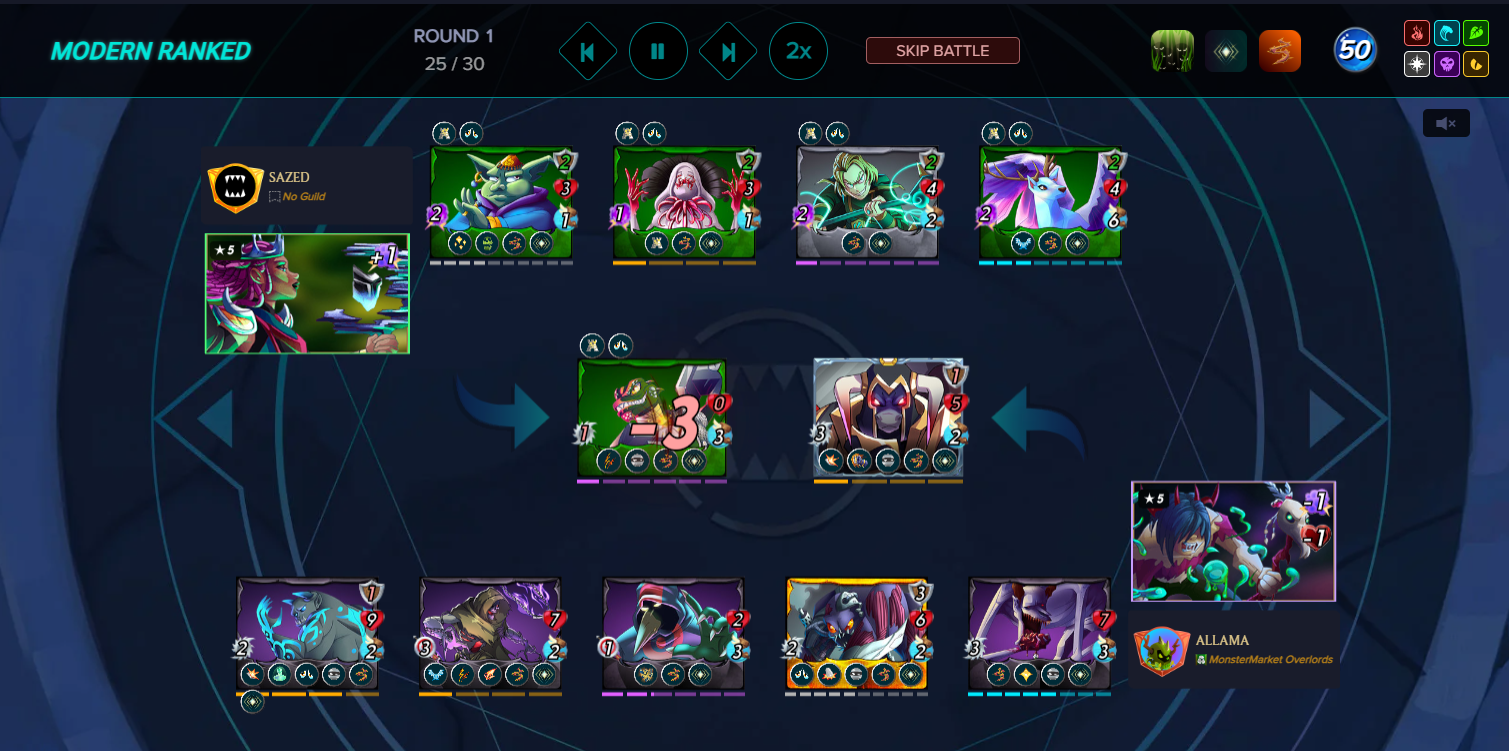This screenshot has width=1509, height=751.
Task: Toggle 2x battle playback speed
Action: 799,51
